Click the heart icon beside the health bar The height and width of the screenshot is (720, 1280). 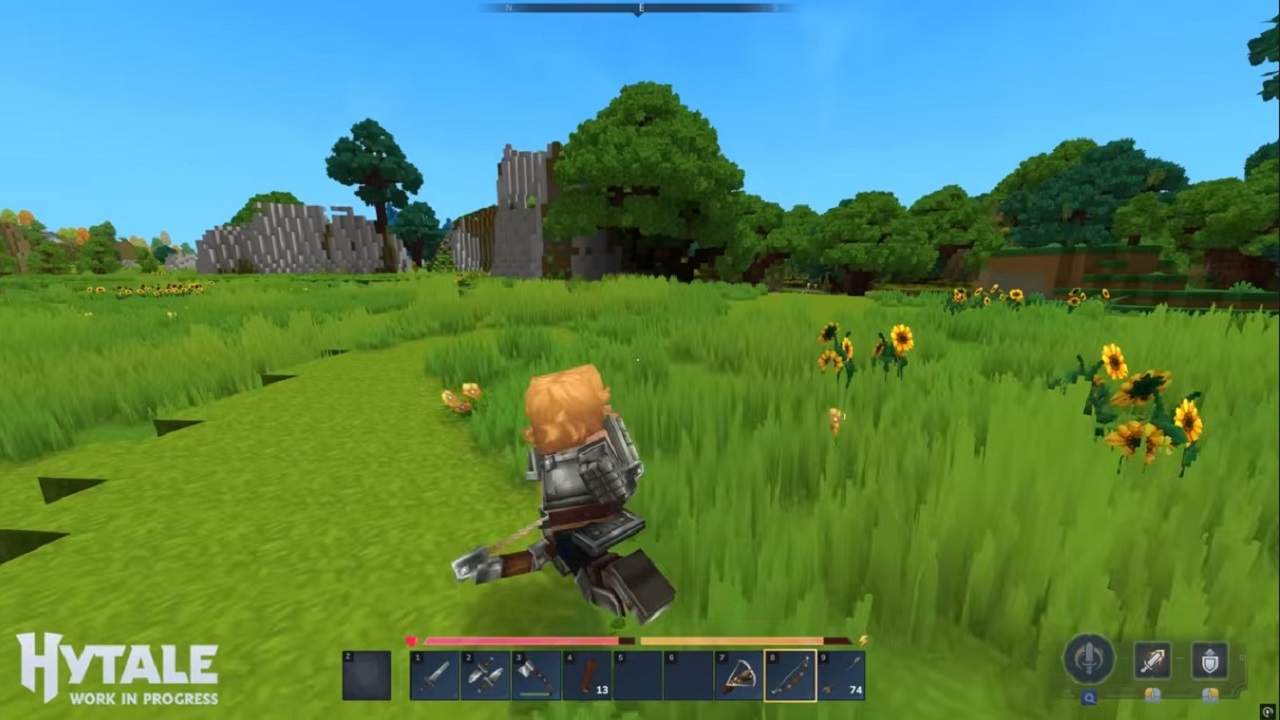point(412,638)
